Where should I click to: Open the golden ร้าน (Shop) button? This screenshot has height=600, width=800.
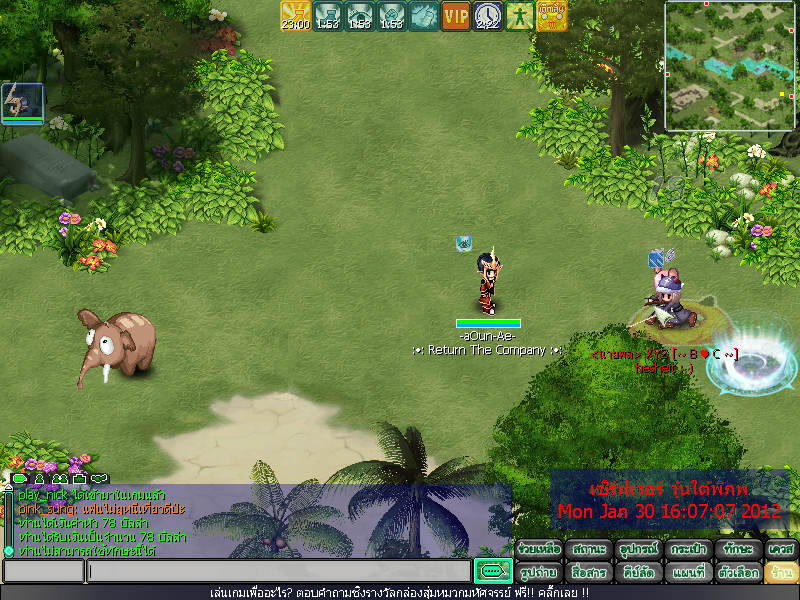click(x=780, y=573)
